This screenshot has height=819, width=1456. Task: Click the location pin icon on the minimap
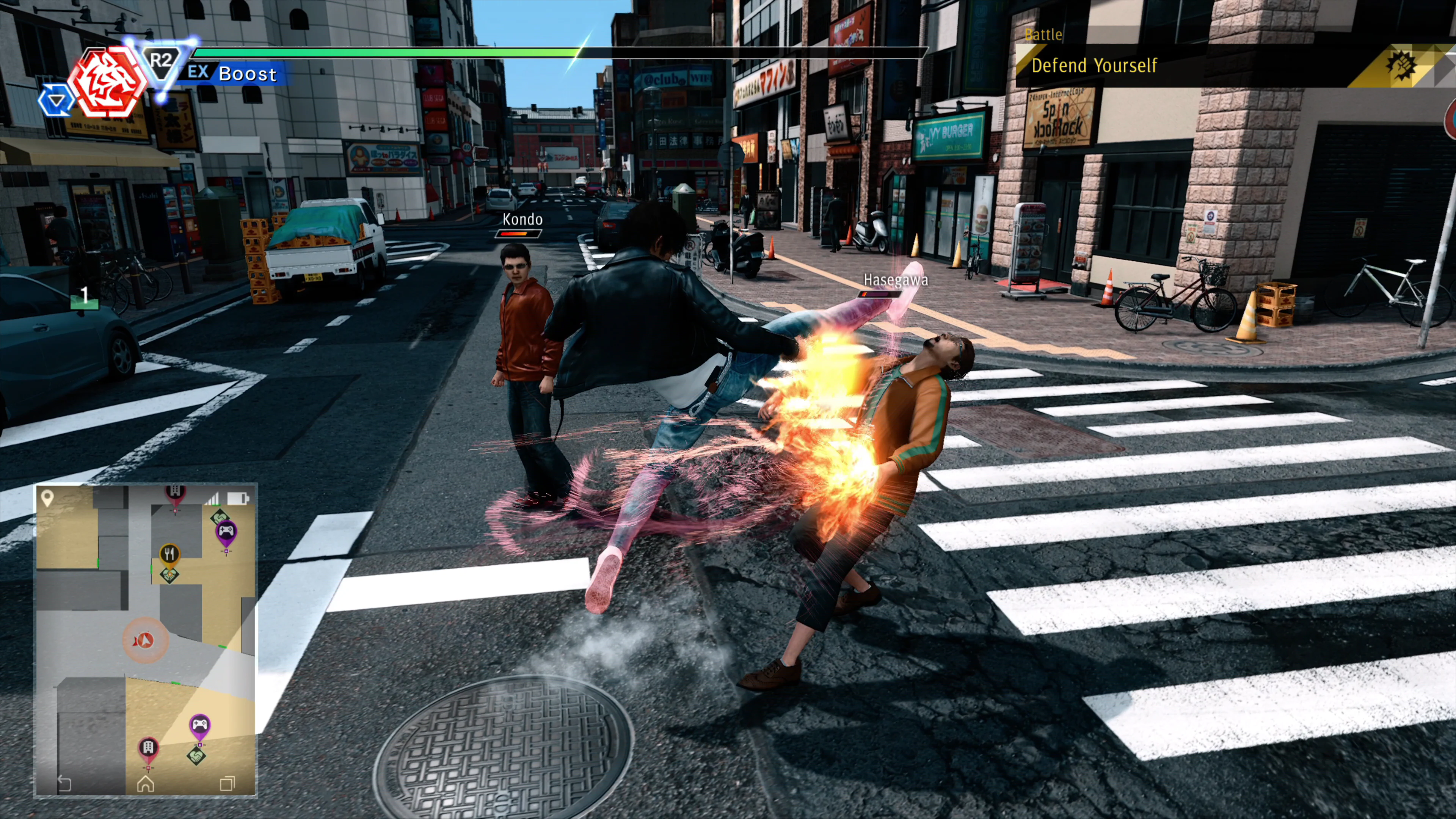point(47,498)
